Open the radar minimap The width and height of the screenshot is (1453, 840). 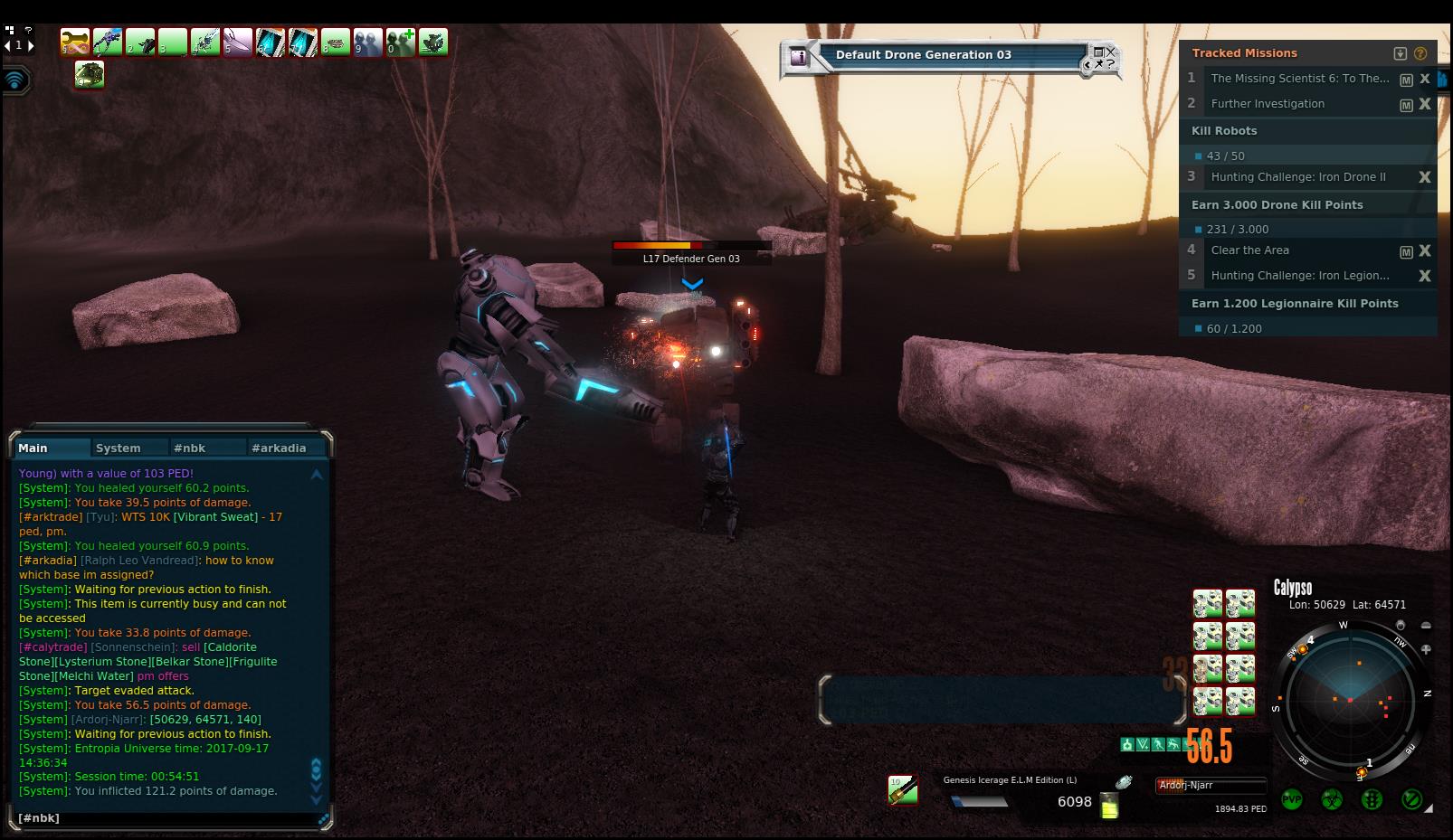1349,699
